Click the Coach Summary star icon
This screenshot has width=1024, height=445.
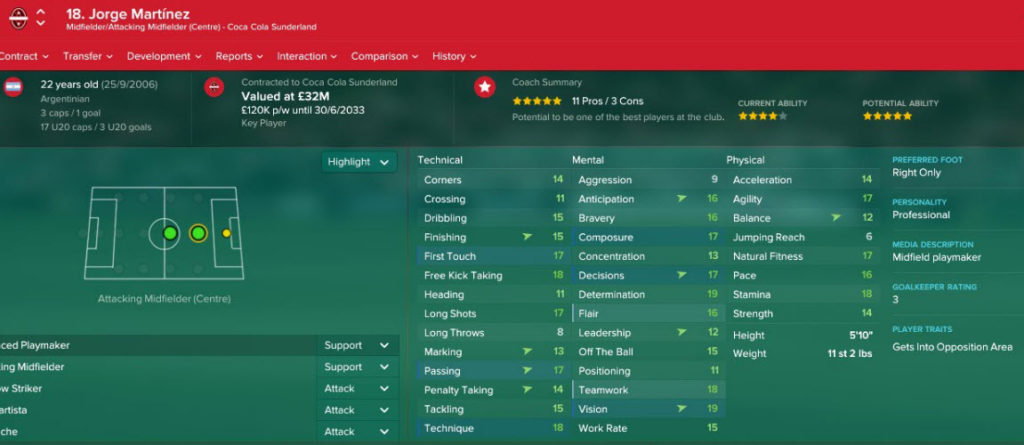pos(485,88)
